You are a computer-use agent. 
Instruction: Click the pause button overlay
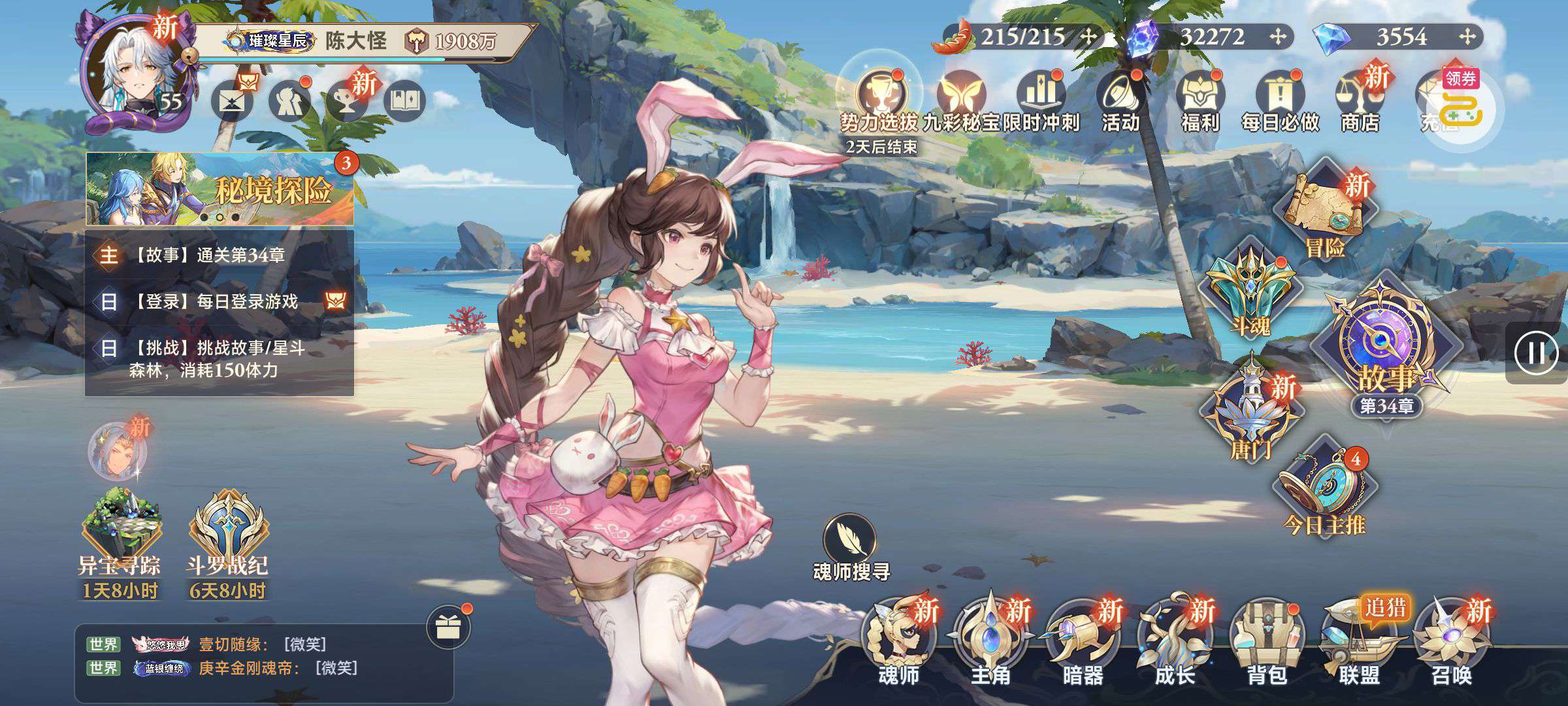point(1535,353)
